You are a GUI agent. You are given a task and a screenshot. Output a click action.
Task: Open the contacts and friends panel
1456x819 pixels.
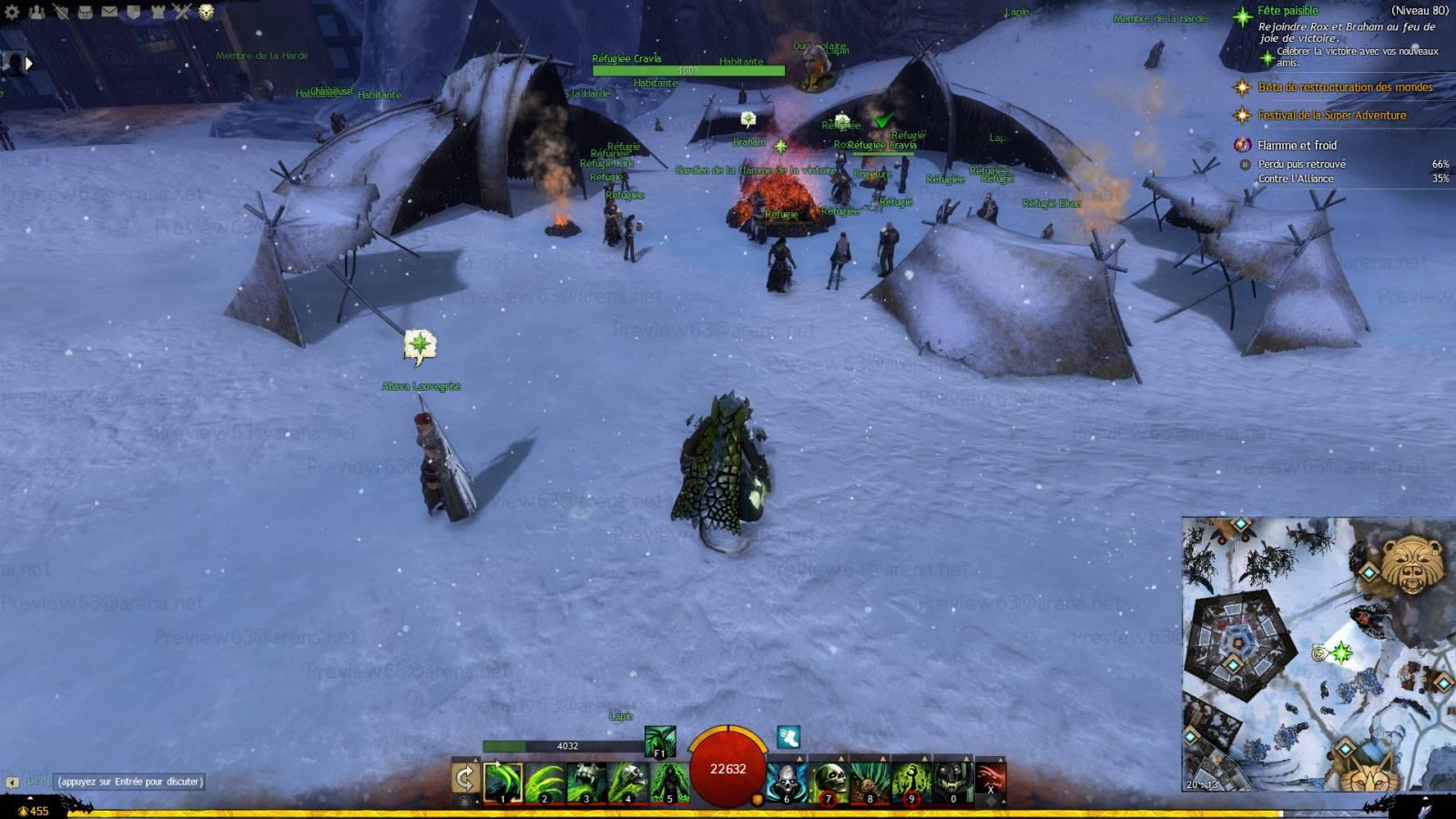click(36, 12)
